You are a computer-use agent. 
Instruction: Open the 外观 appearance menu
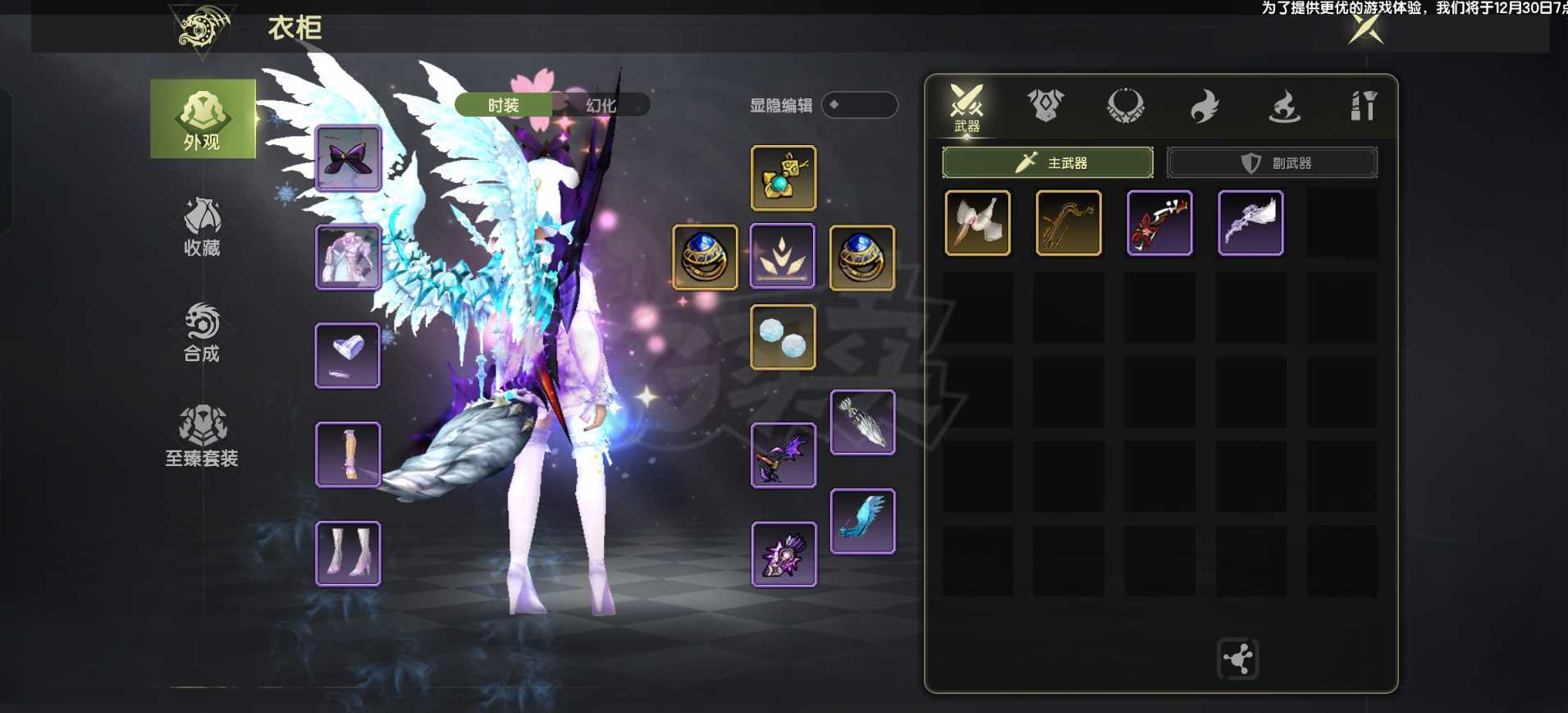click(x=203, y=119)
